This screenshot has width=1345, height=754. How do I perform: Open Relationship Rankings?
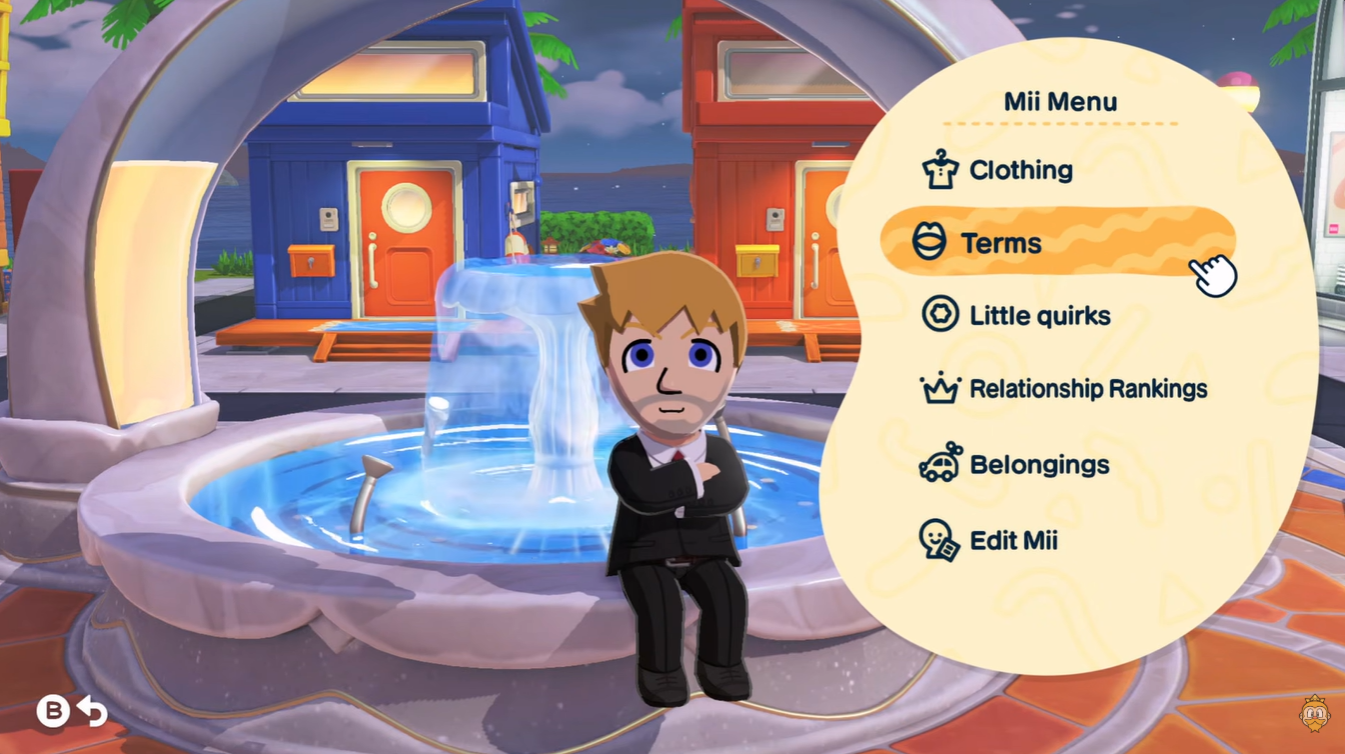[1086, 389]
